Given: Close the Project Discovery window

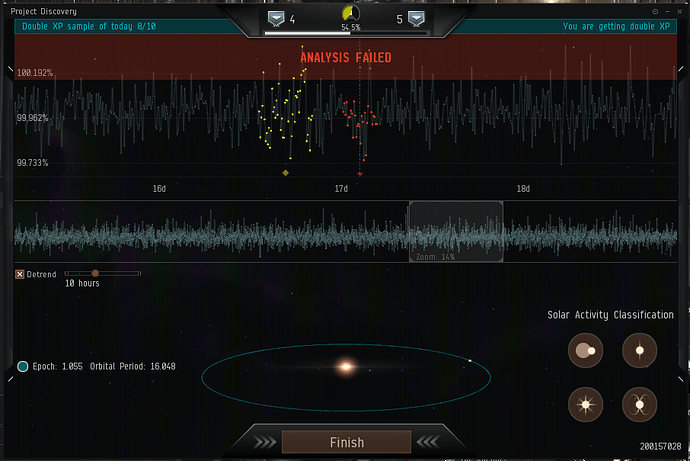Looking at the screenshot, I should coord(680,11).
